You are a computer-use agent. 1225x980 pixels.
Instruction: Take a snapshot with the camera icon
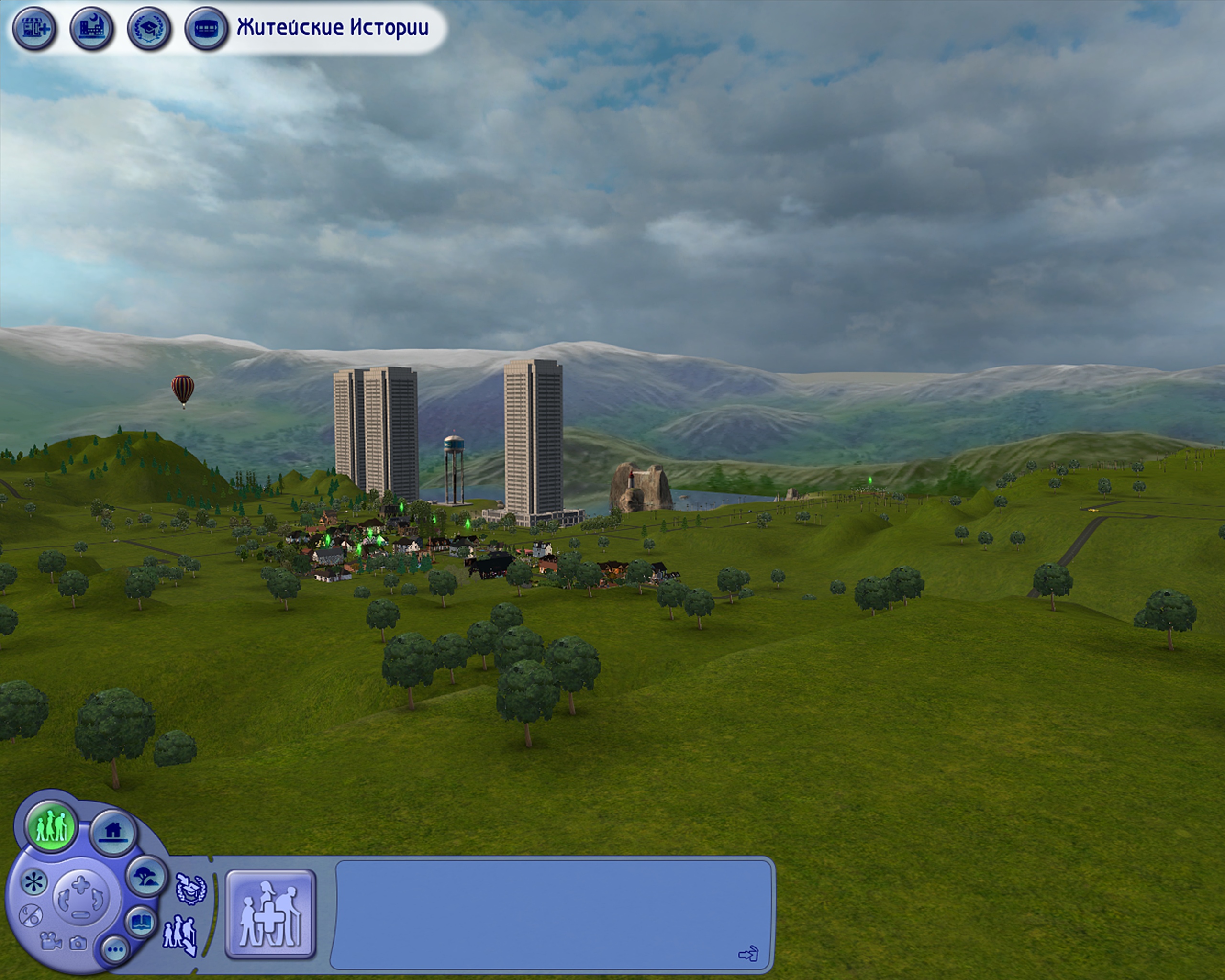[x=78, y=943]
